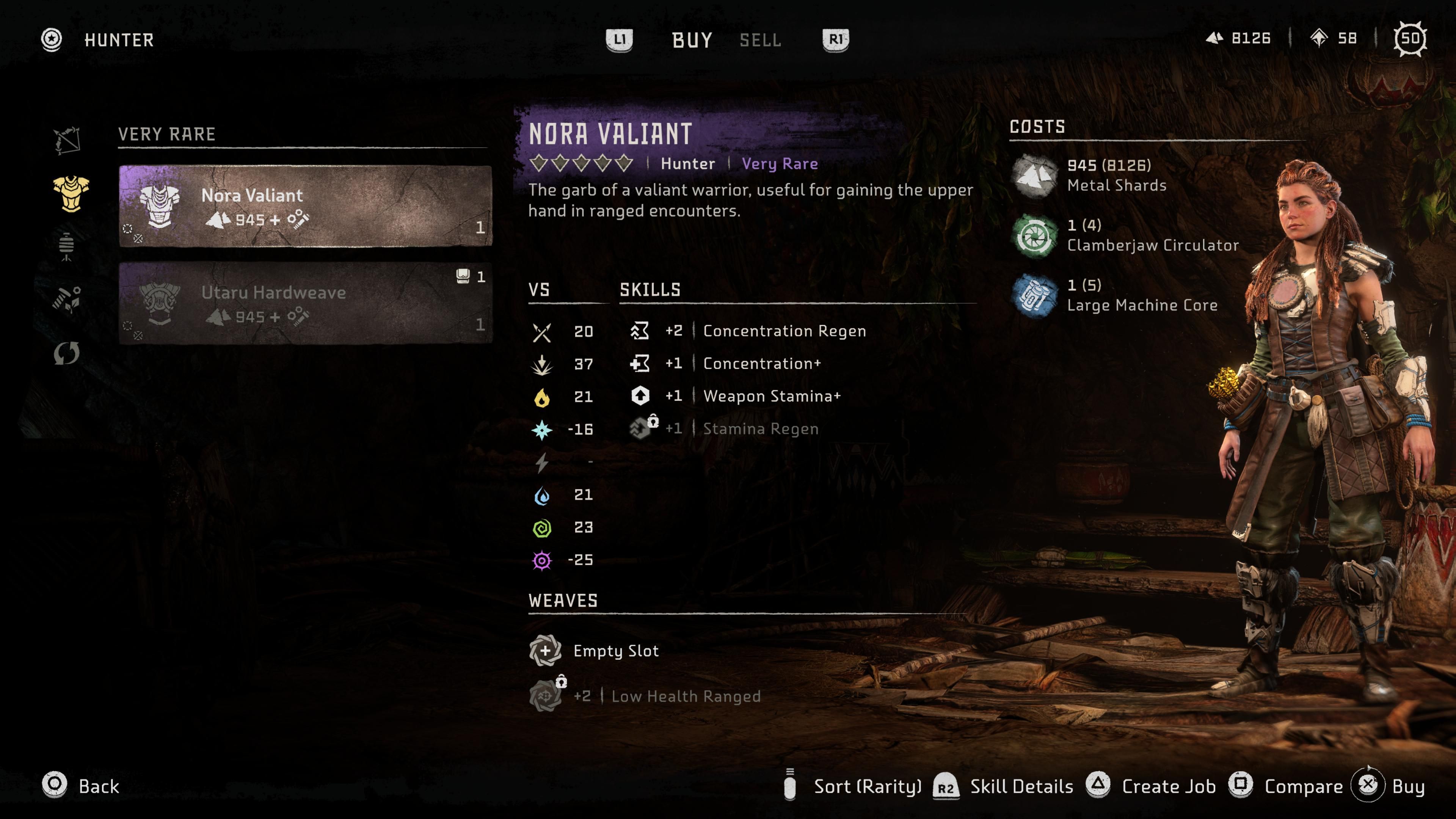This screenshot has height=819, width=1456.
Task: Click the Metal Shards cost icon
Action: click(1034, 176)
